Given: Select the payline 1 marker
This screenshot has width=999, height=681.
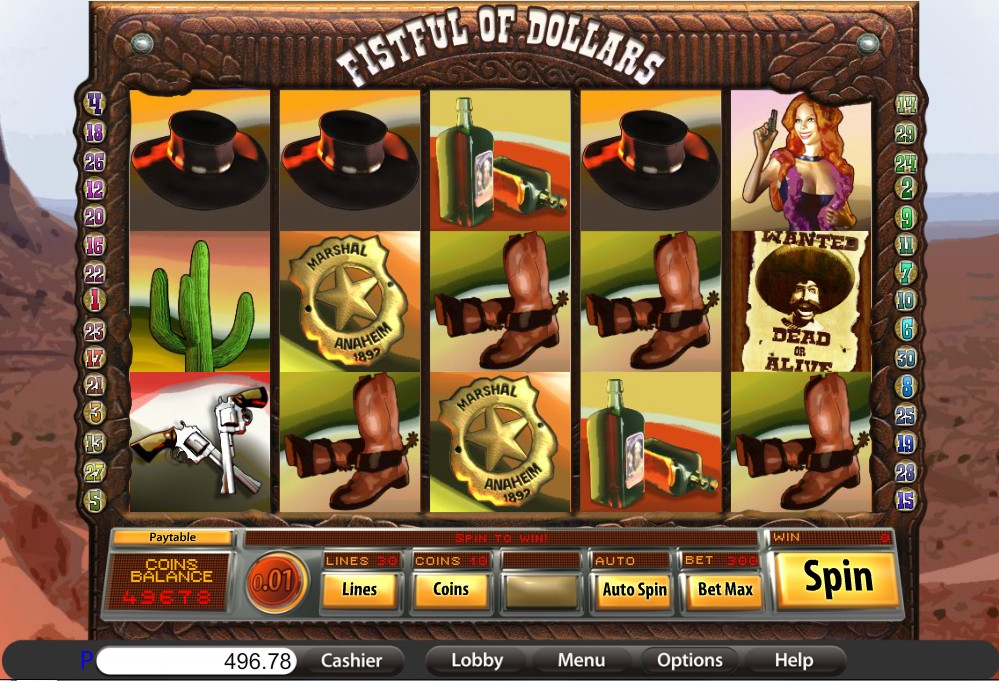Looking at the screenshot, I should (96, 299).
